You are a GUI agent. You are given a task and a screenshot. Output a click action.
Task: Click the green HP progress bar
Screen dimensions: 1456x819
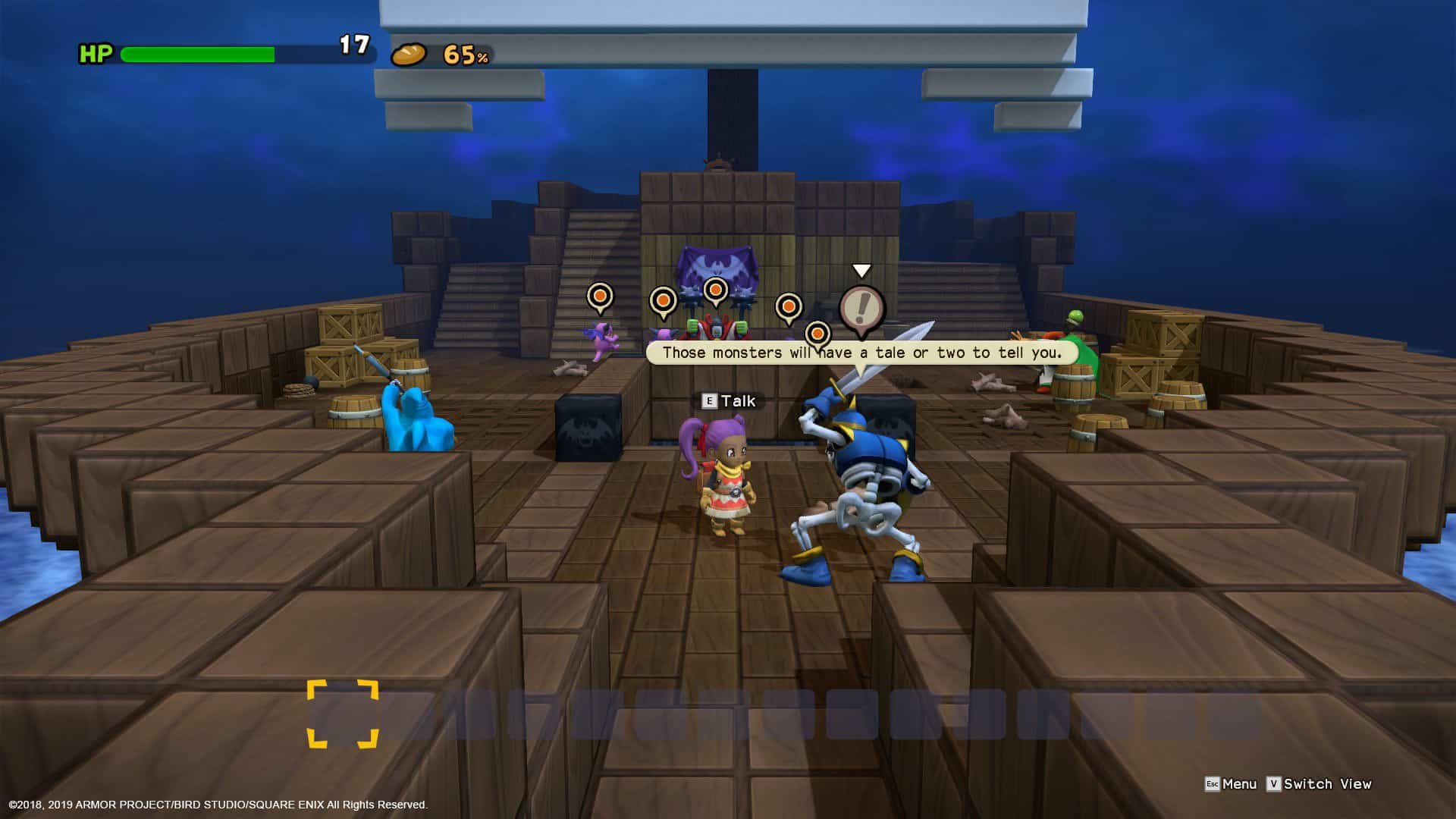tap(197, 54)
